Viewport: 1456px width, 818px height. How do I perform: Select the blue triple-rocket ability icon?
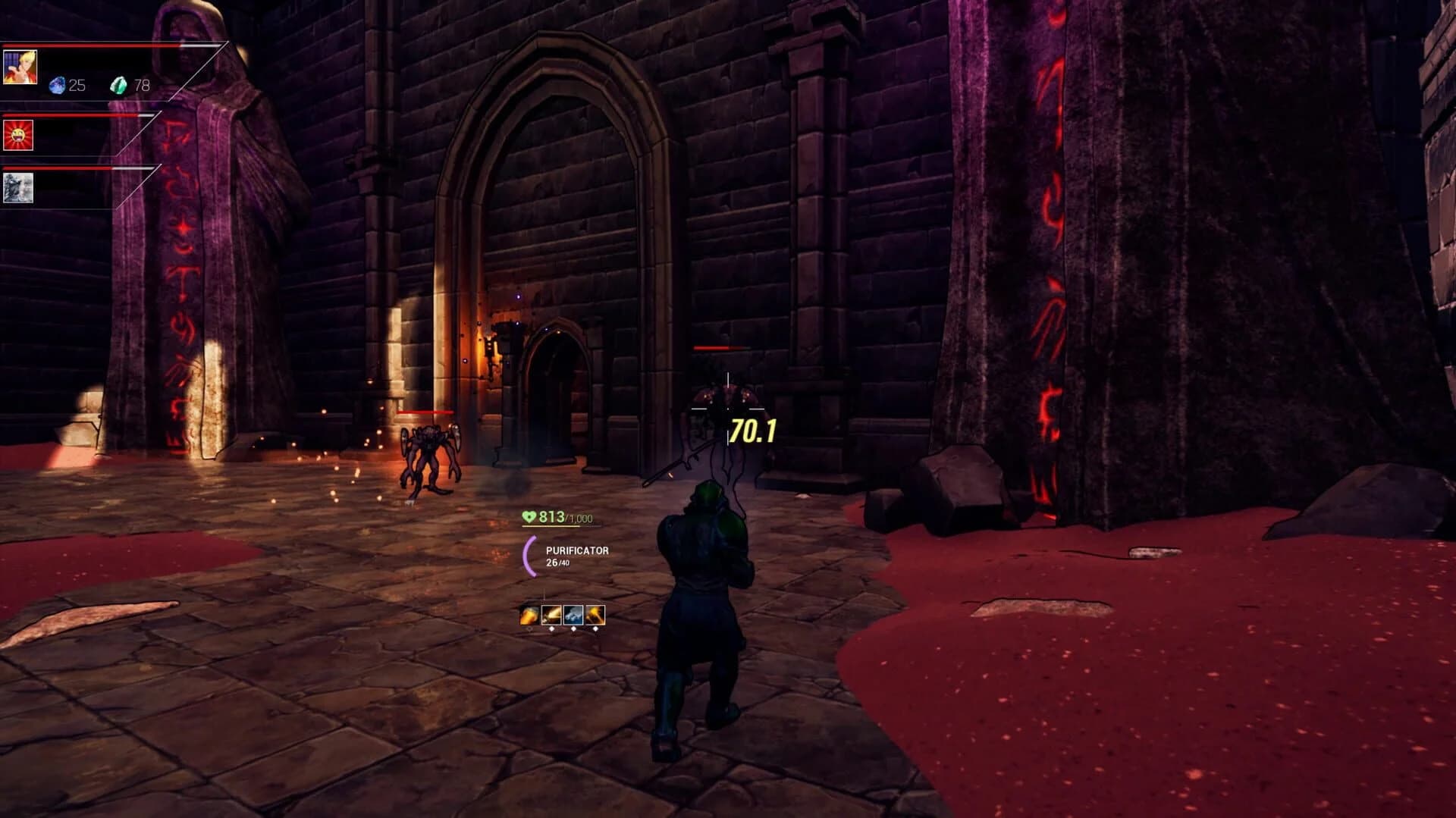click(x=573, y=616)
